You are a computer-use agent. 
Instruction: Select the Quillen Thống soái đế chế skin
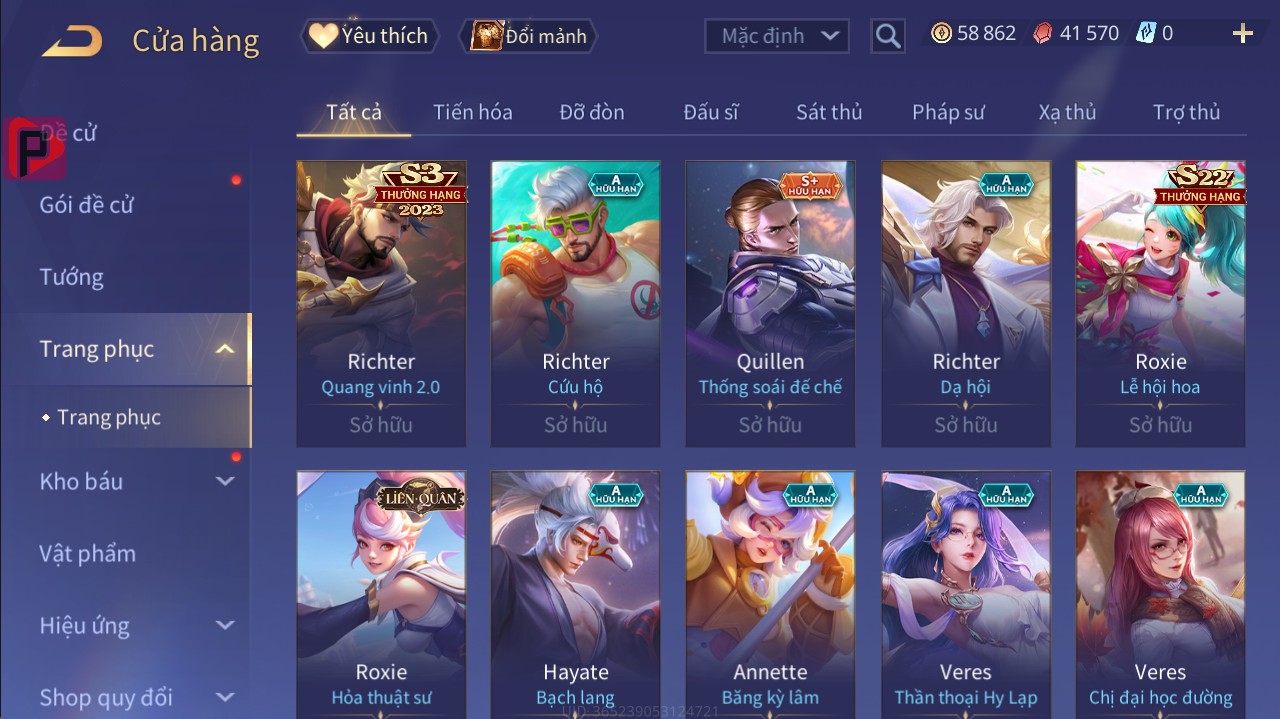click(770, 303)
